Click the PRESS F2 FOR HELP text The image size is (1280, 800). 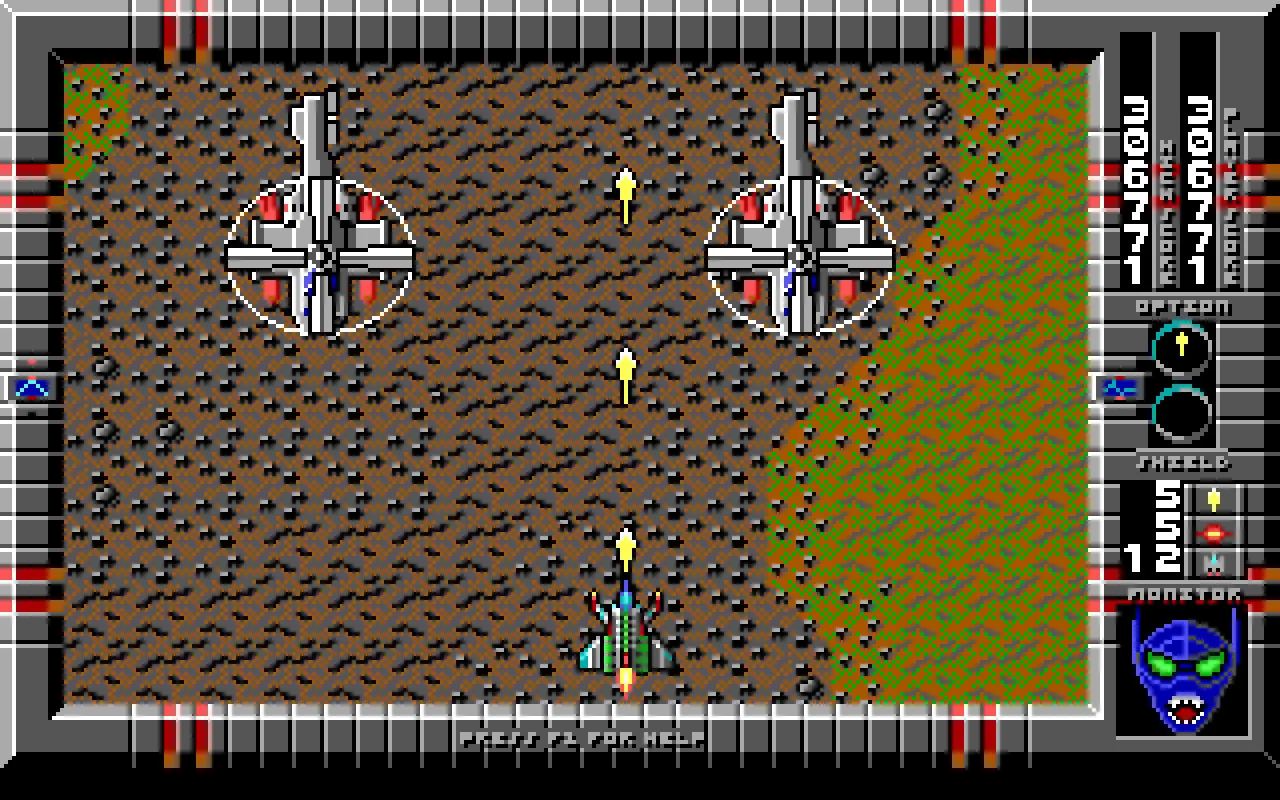tap(583, 740)
